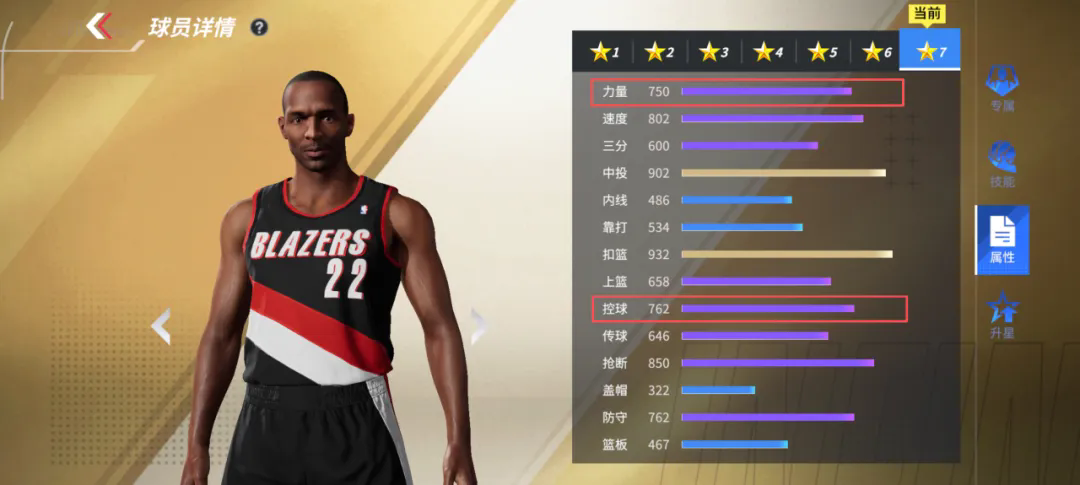This screenshot has width=1080, height=485.
Task: Select the 属性 attributes side tab
Action: coord(1002,240)
